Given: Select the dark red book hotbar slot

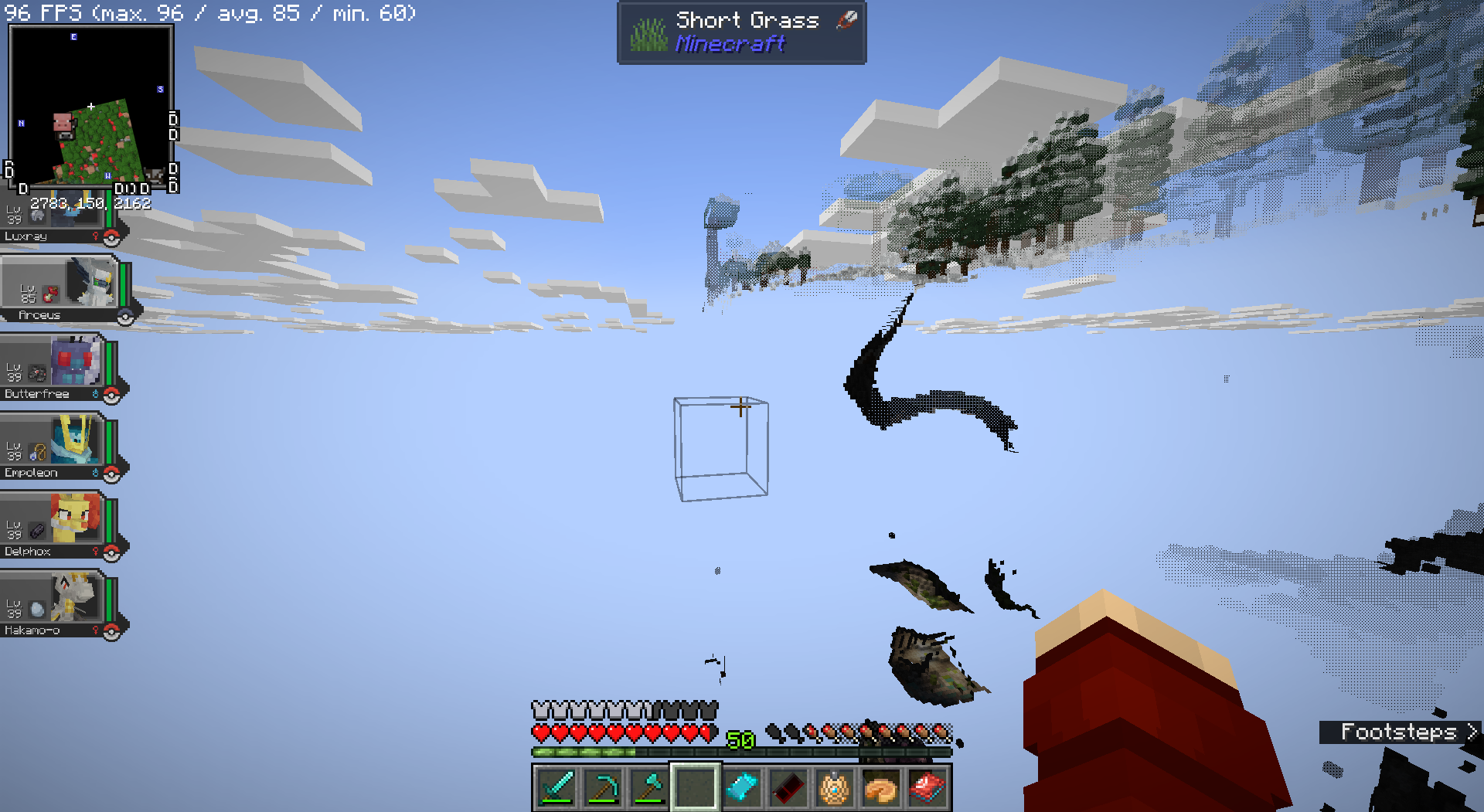Looking at the screenshot, I should coord(788,788).
